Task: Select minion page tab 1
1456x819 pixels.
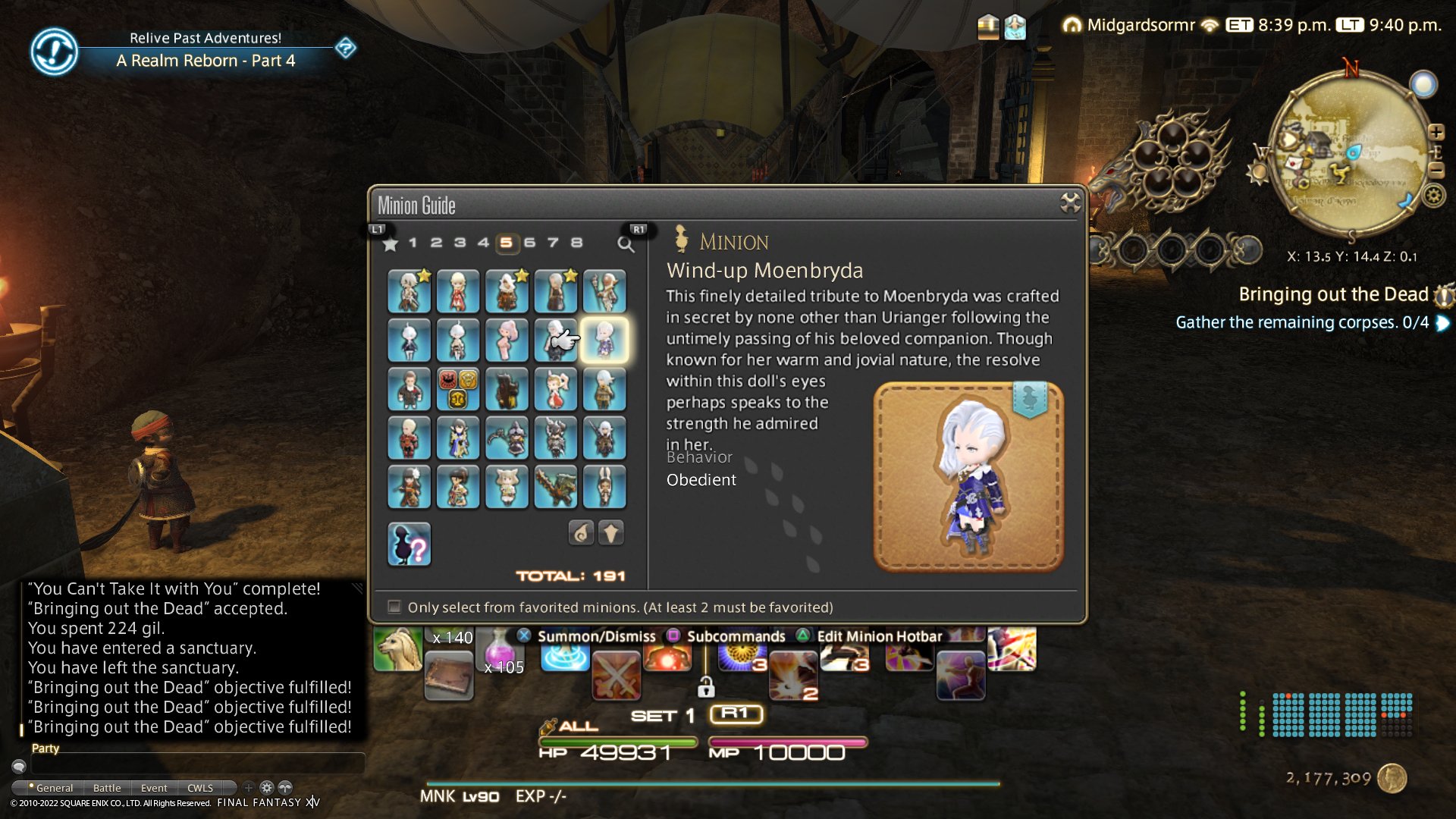Action: coord(413,243)
